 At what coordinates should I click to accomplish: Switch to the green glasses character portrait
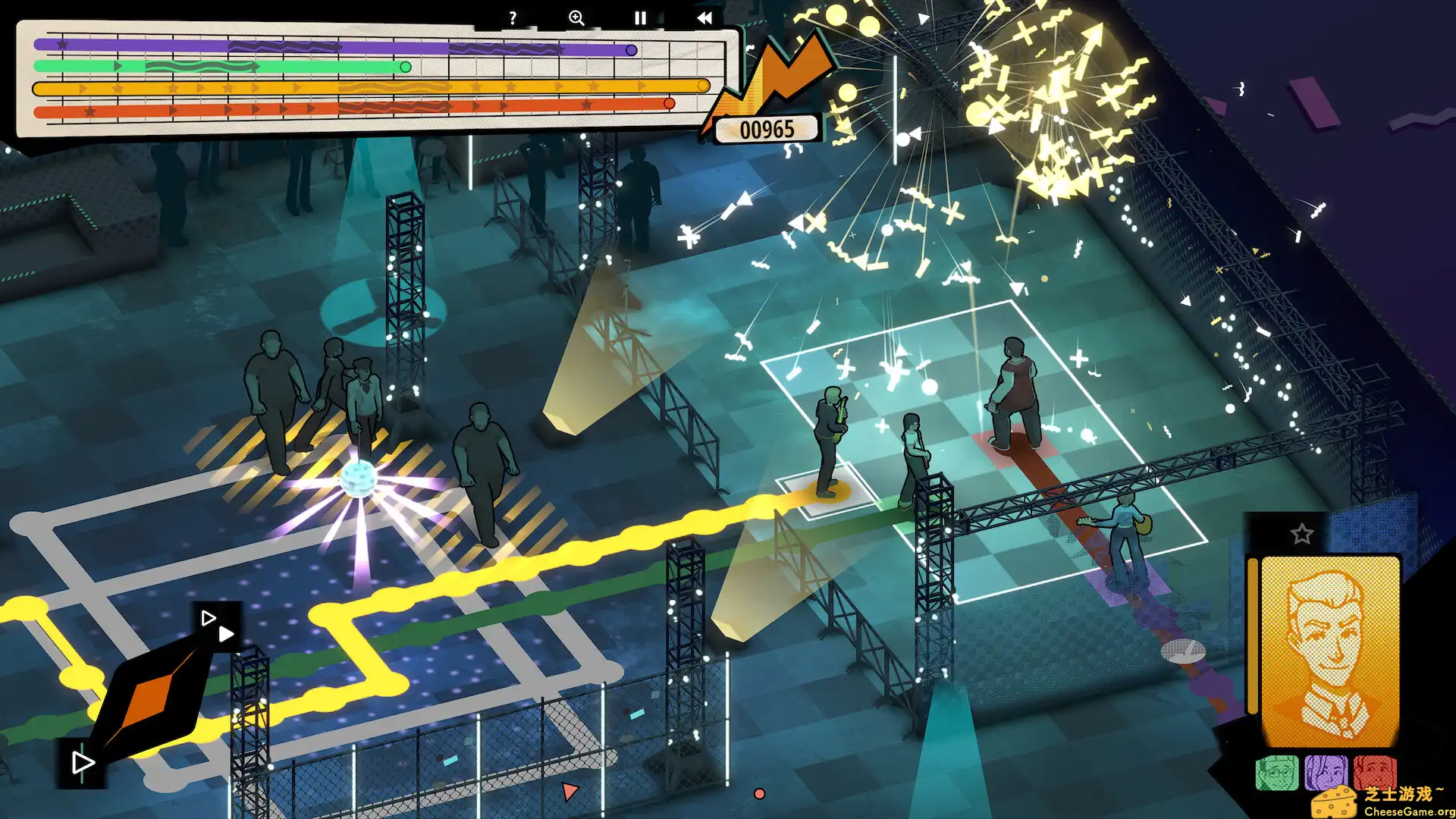pos(1277,773)
